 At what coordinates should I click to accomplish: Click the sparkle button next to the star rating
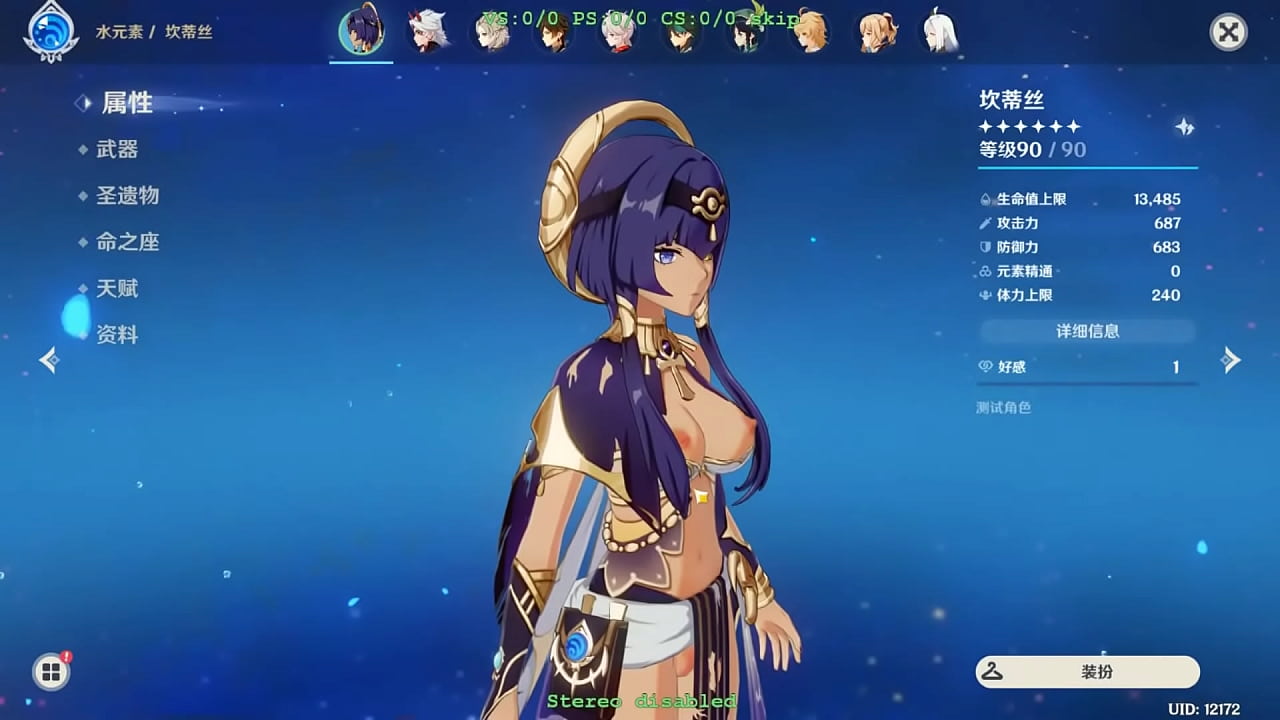pos(1184,127)
